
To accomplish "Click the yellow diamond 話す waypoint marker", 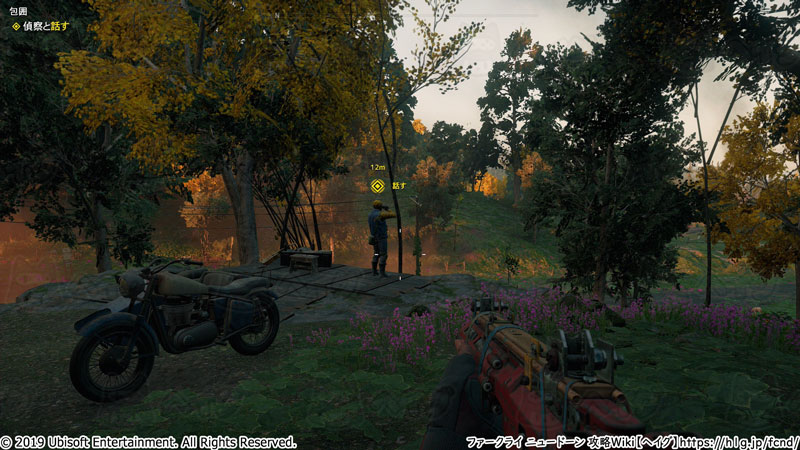I will 377,185.
